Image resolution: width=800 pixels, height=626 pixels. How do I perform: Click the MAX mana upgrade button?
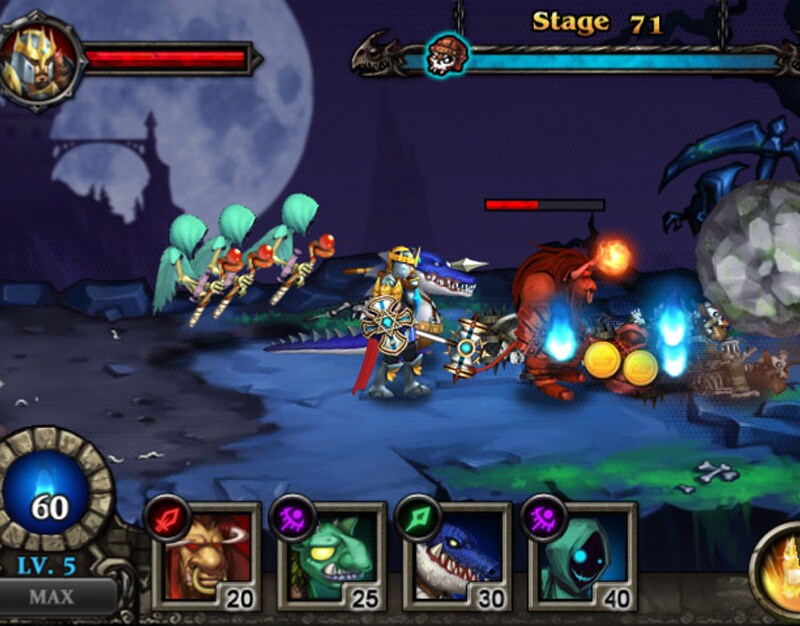coord(51,597)
